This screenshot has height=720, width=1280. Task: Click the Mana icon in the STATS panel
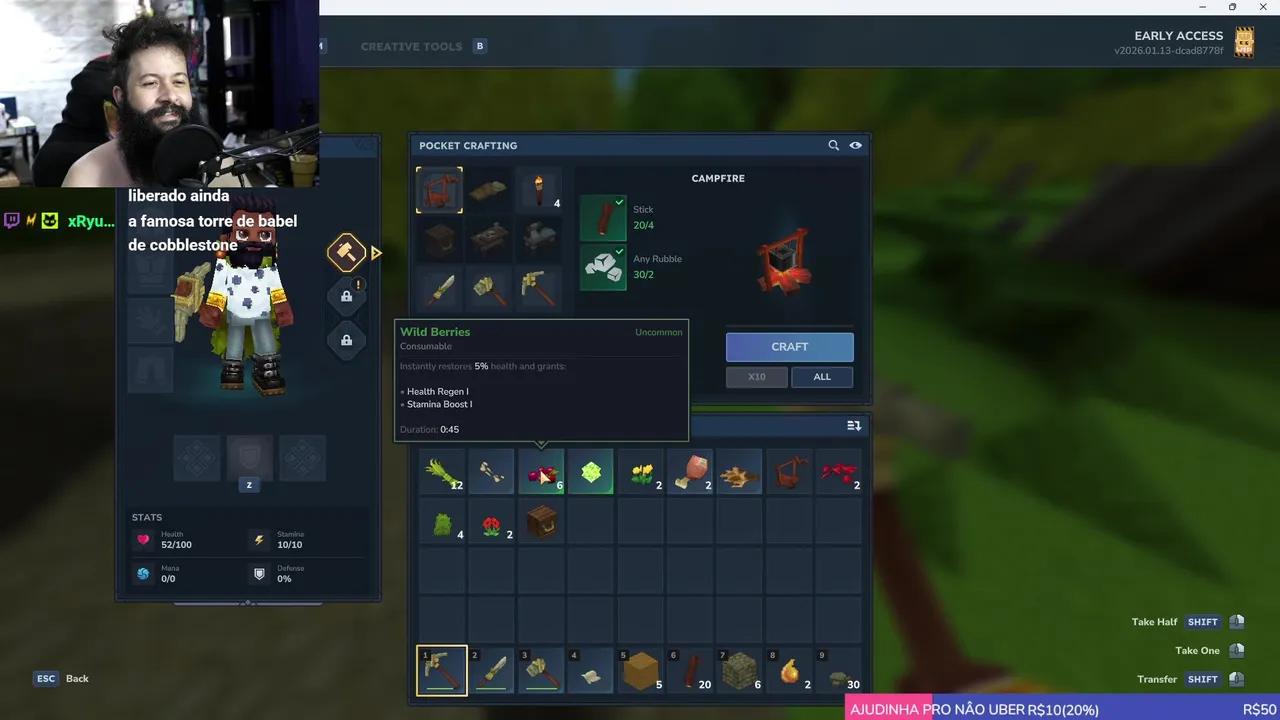(x=143, y=573)
